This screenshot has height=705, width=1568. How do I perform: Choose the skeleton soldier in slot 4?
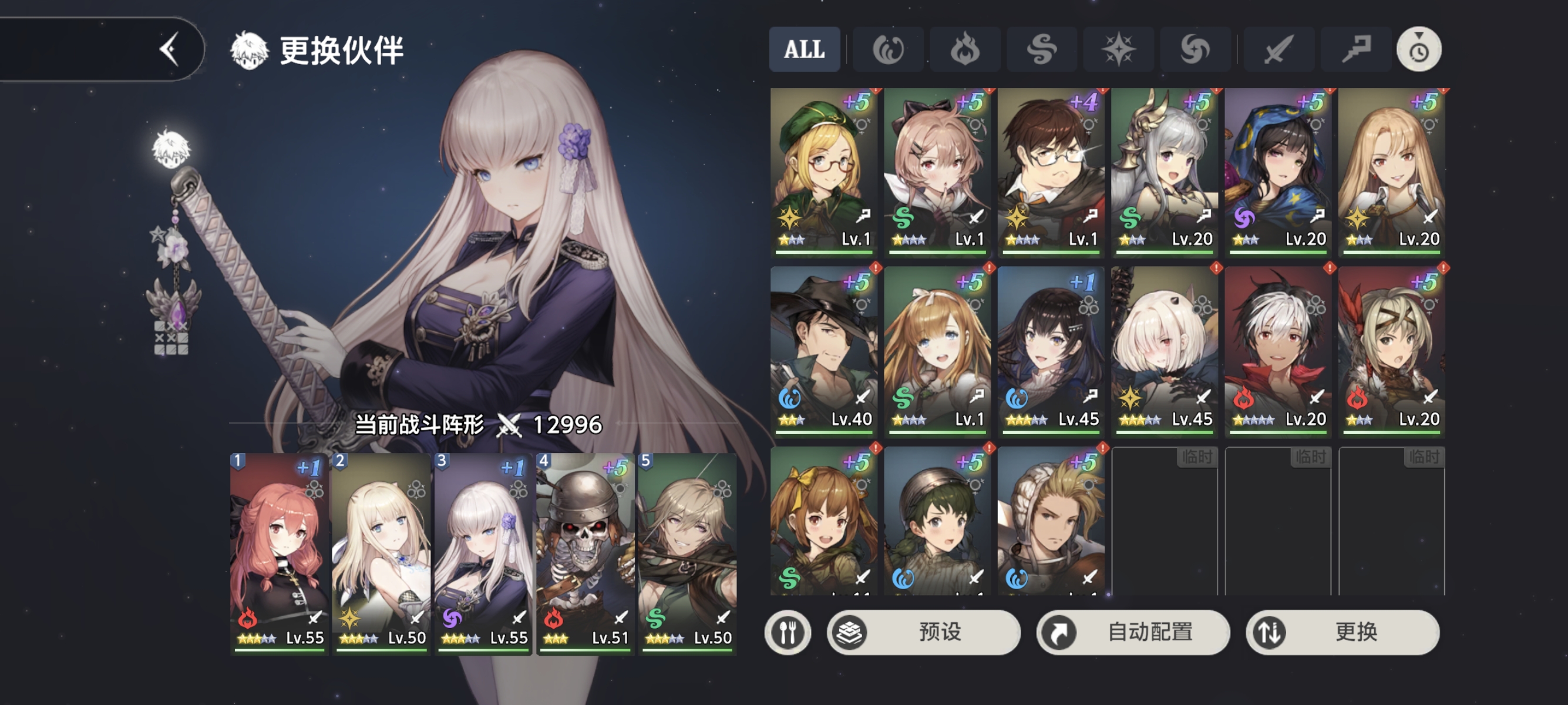(584, 553)
